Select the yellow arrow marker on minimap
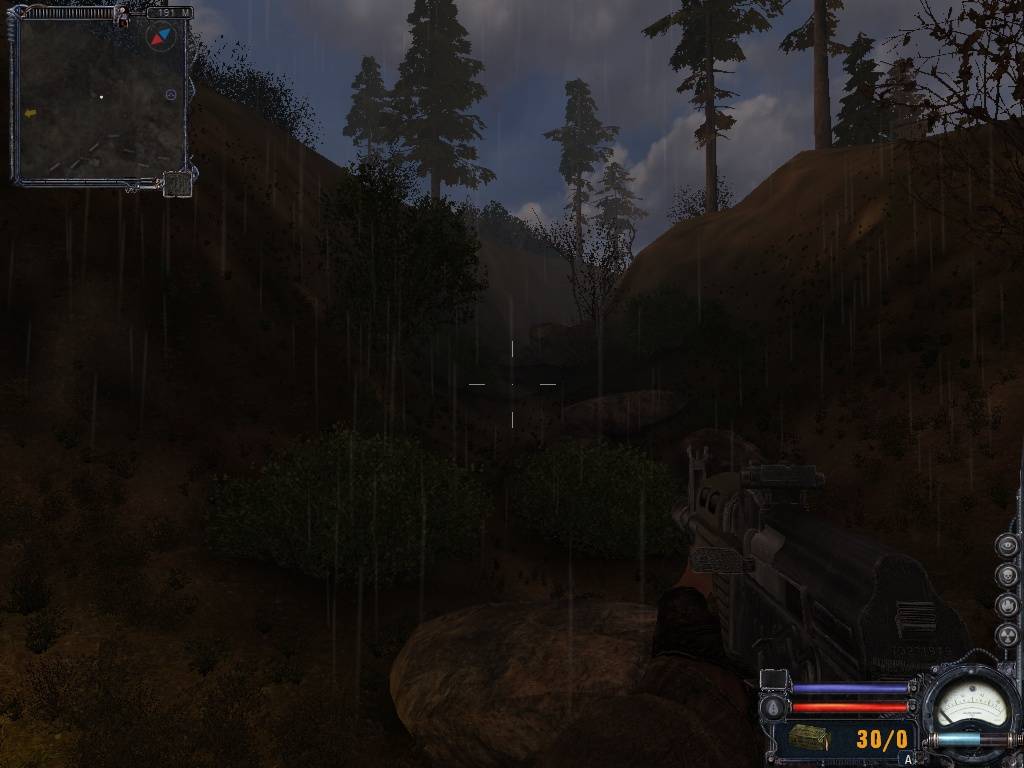 [x=30, y=114]
